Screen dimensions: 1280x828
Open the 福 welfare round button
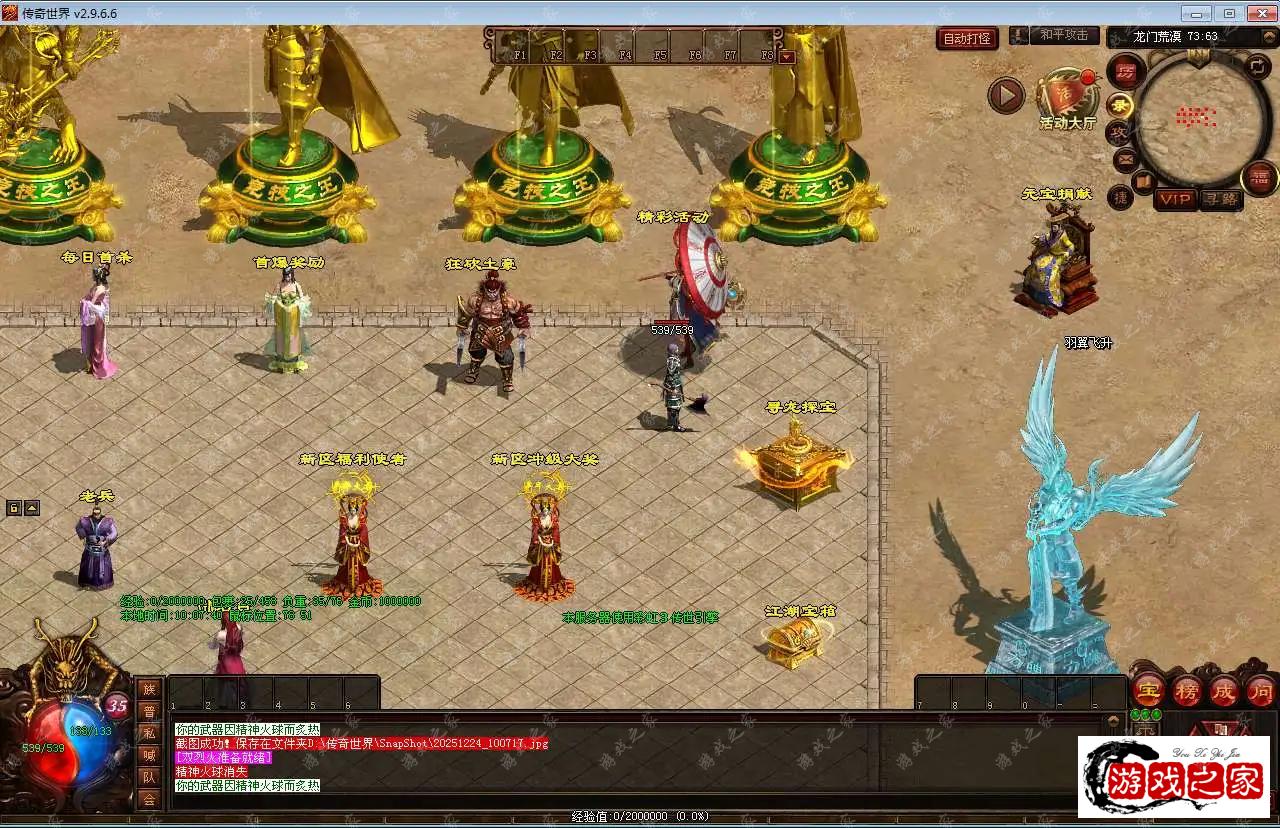1259,178
